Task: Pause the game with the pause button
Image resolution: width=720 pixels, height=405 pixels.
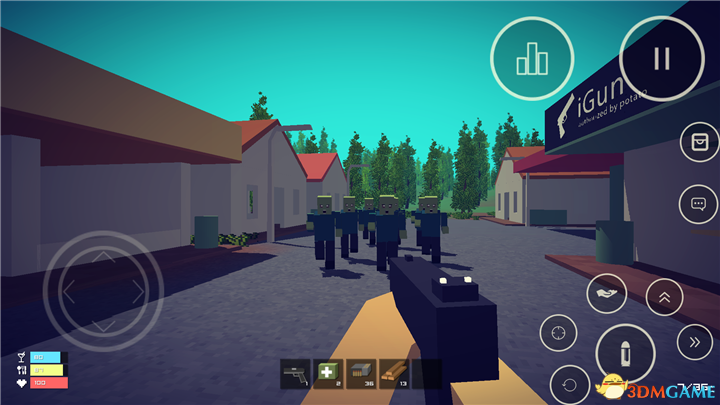Action: (660, 58)
